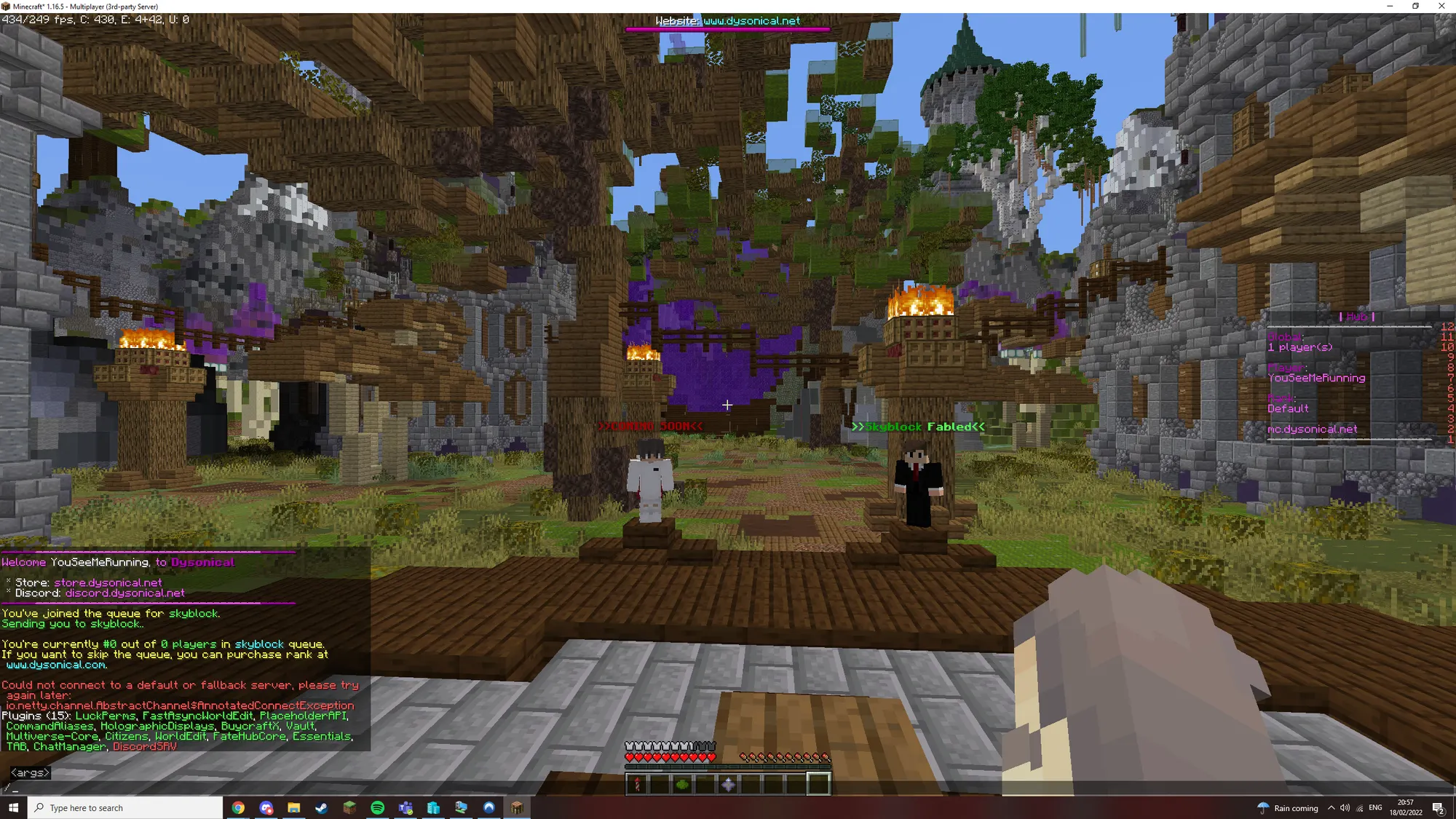This screenshot has height=819, width=1456.
Task: Minimize the Minecraft window
Action: tap(1390, 6)
